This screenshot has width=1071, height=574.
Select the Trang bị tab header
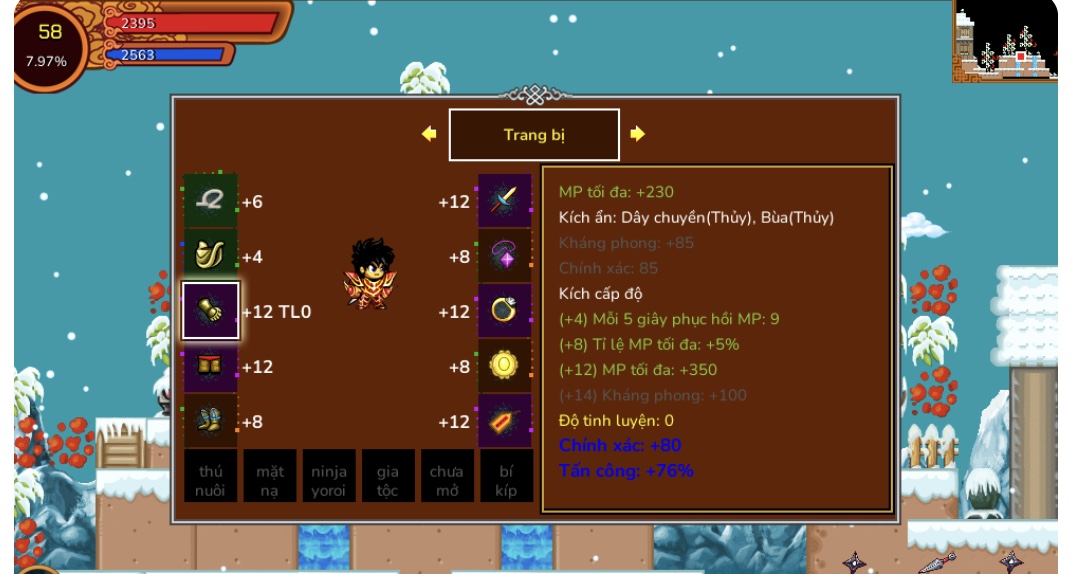[x=534, y=135]
